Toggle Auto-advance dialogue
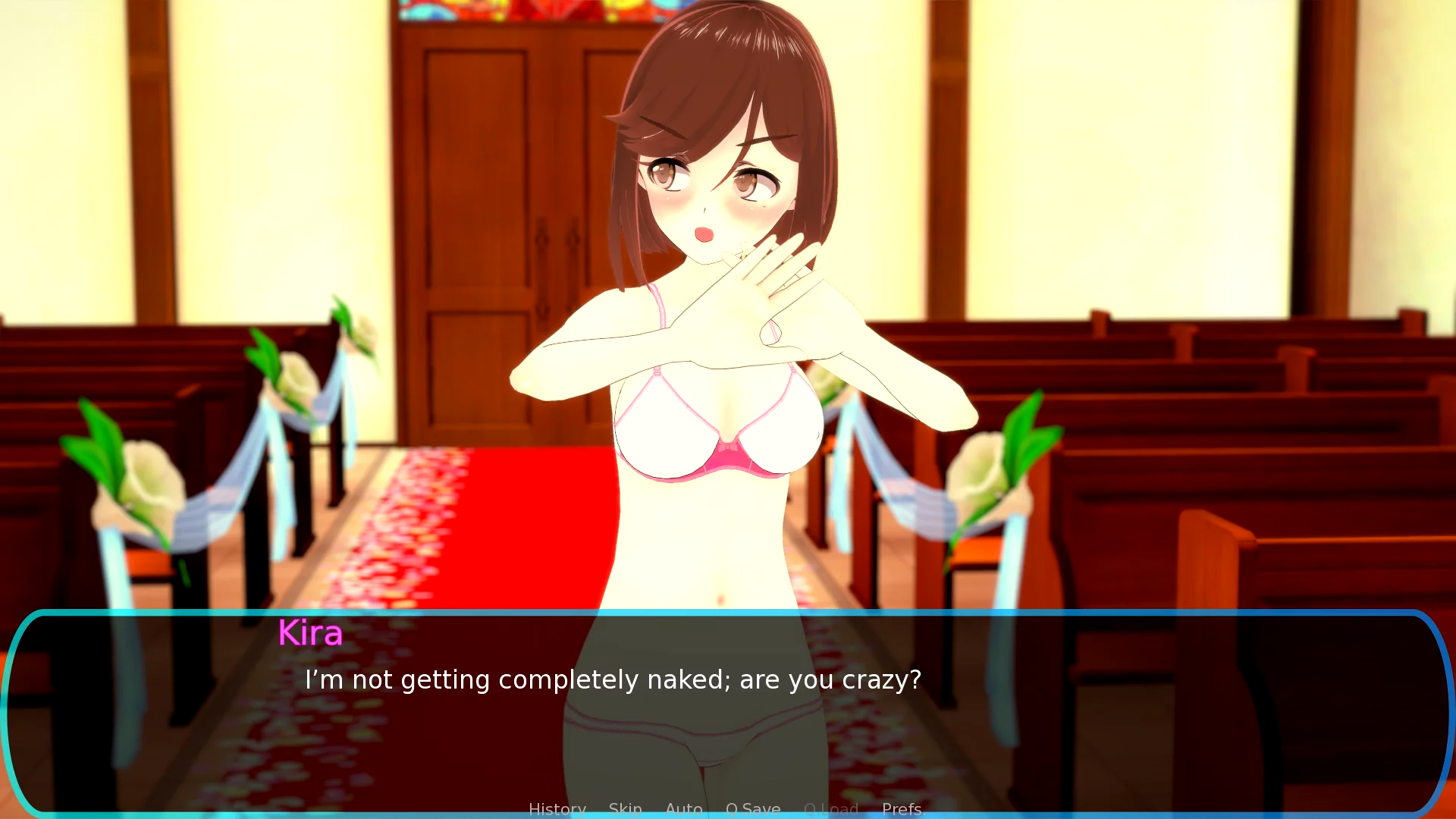This screenshot has height=819, width=1456. point(683,809)
